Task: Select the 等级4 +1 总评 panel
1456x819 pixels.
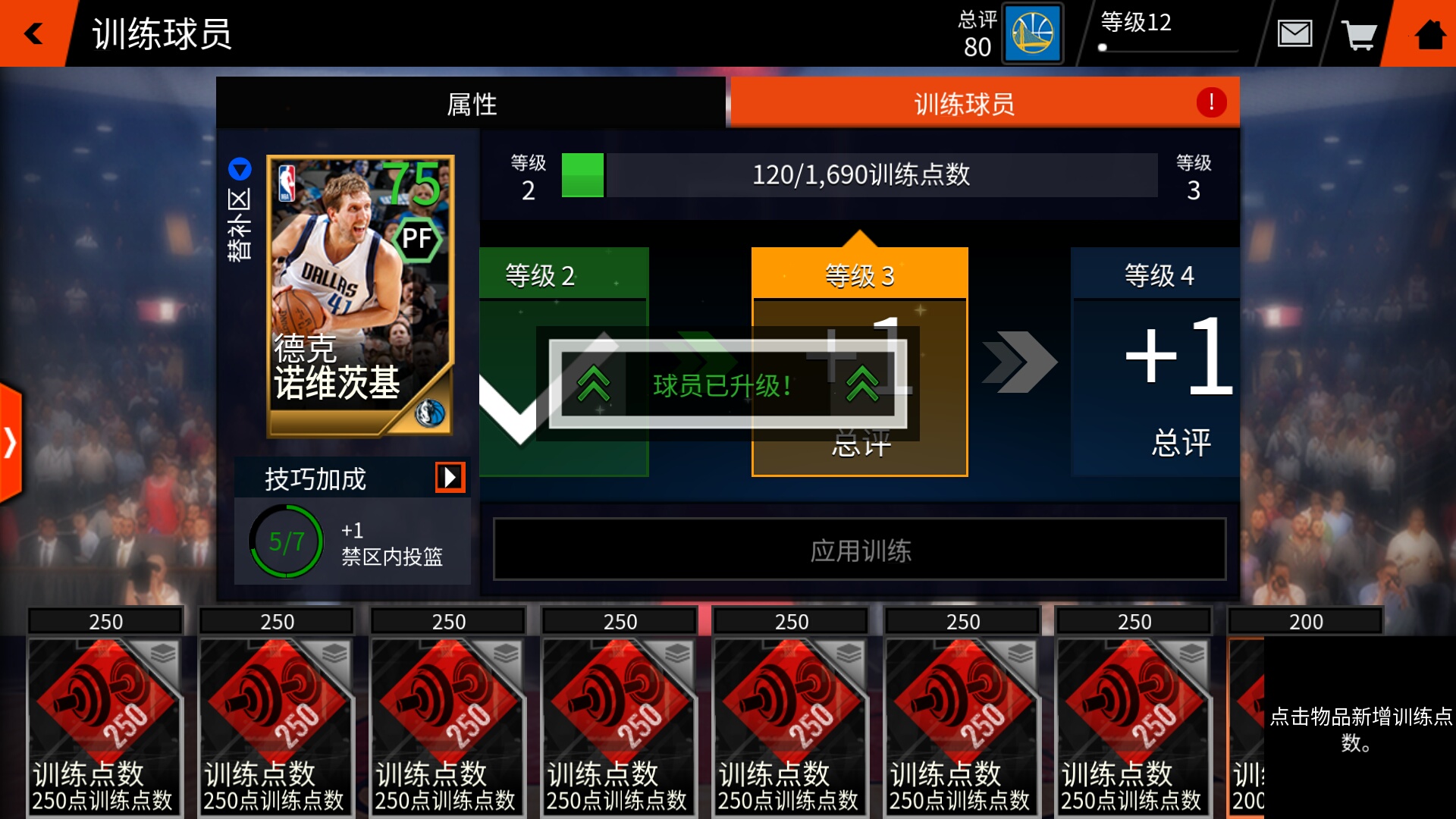Action: [x=1156, y=364]
